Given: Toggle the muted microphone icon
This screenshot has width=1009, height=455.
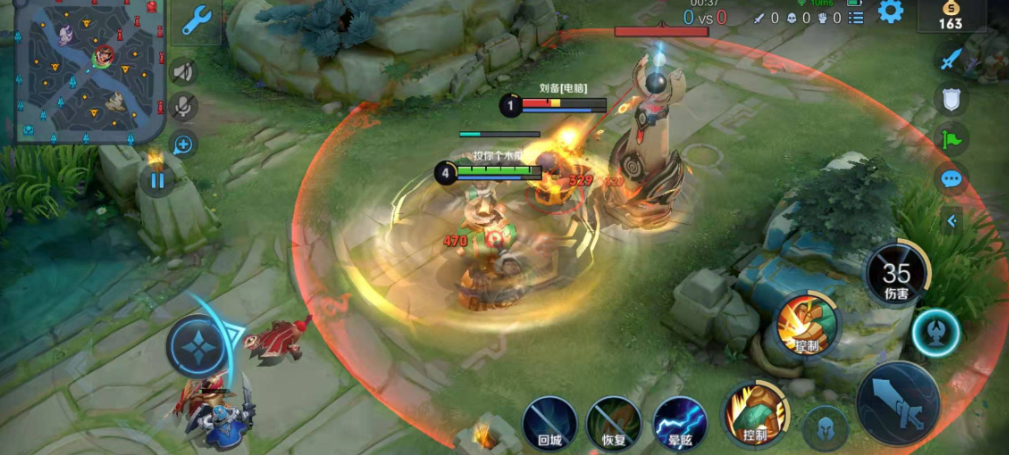Looking at the screenshot, I should [183, 106].
